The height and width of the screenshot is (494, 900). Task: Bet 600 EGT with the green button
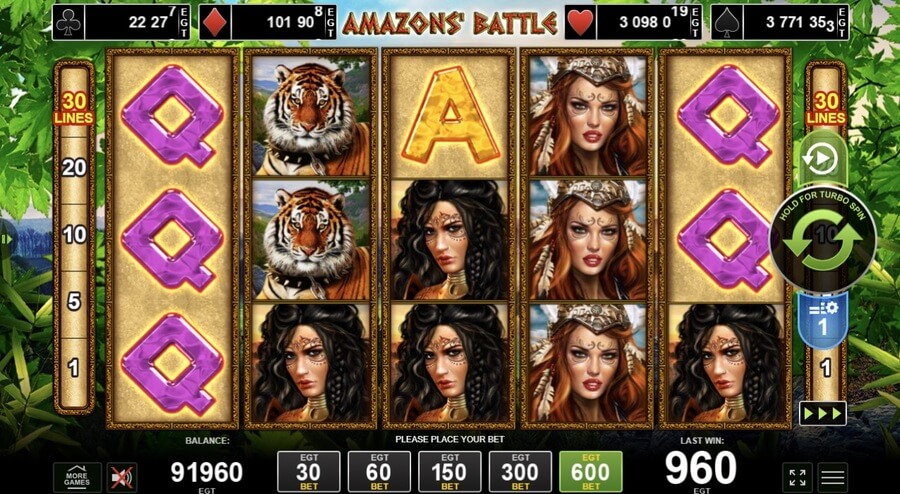[x=590, y=472]
